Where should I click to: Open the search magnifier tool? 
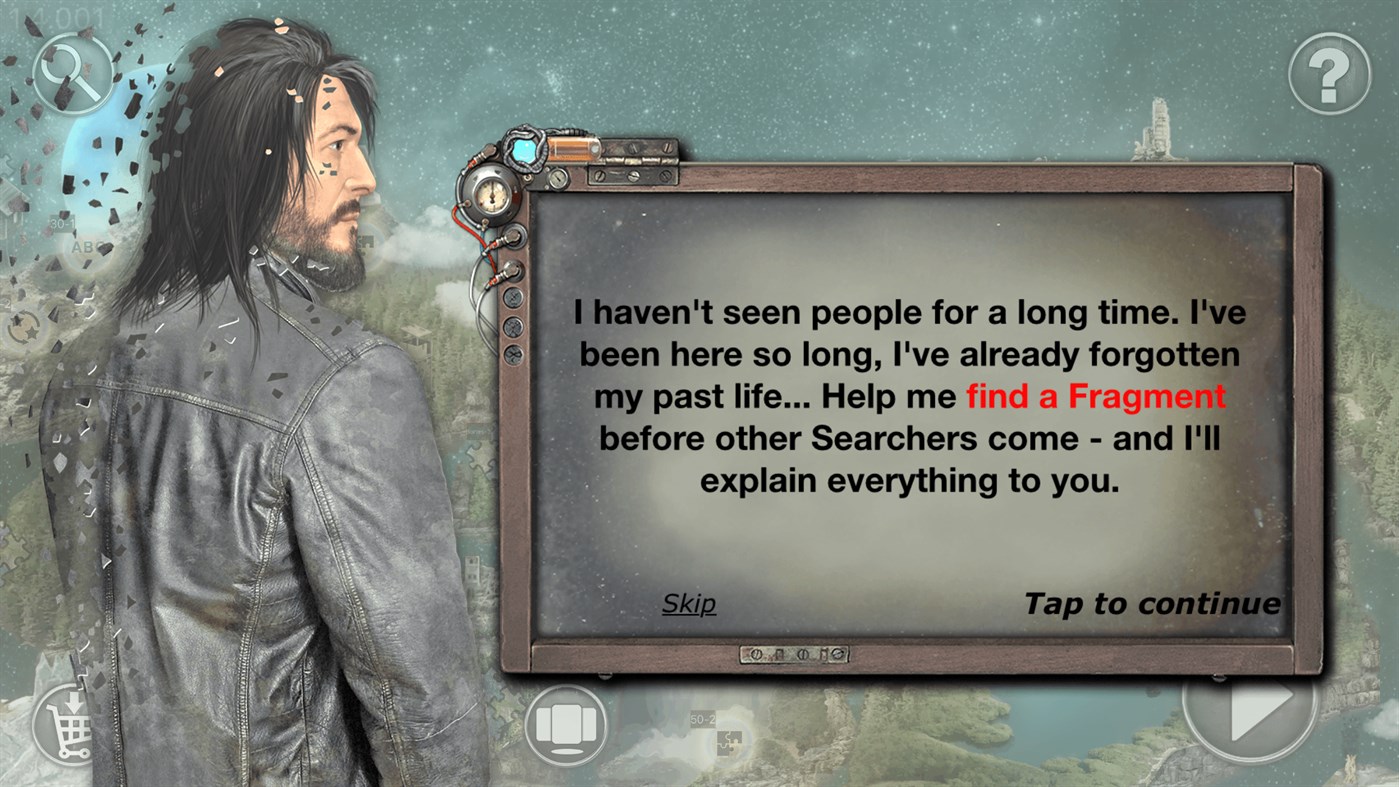click(72, 75)
